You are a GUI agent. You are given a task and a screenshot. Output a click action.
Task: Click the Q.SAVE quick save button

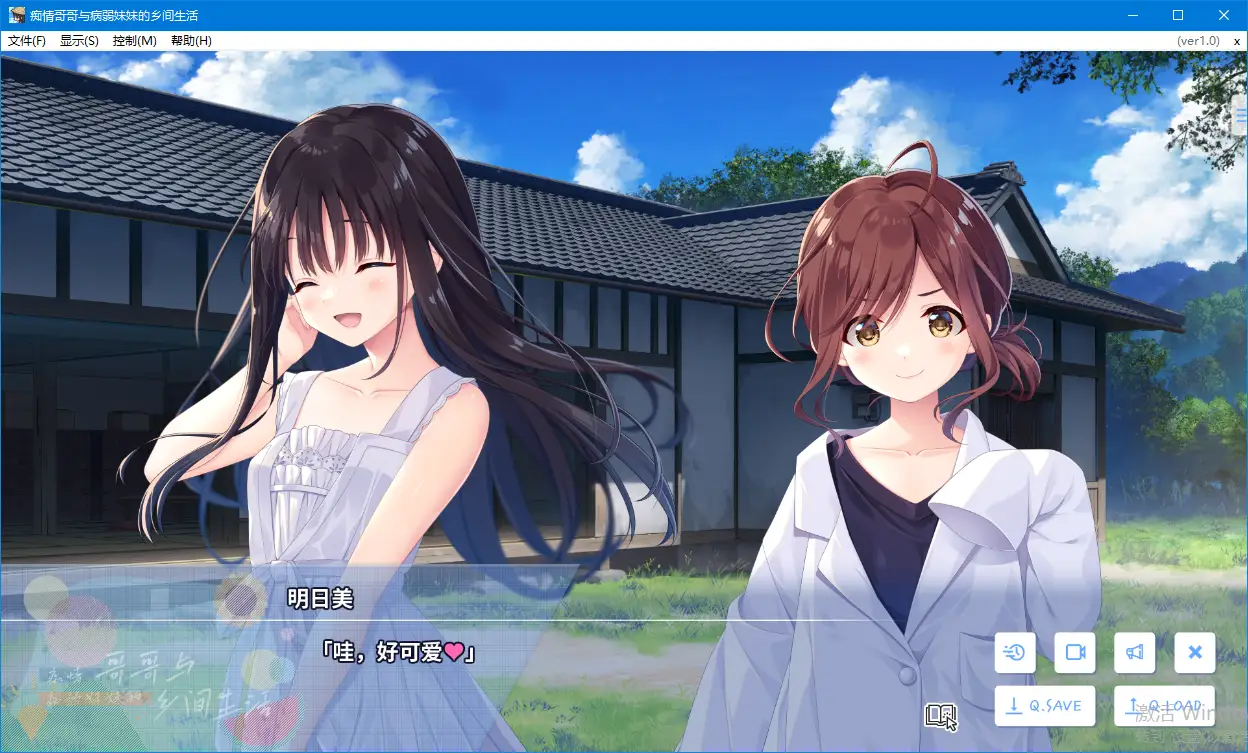[x=1045, y=706]
